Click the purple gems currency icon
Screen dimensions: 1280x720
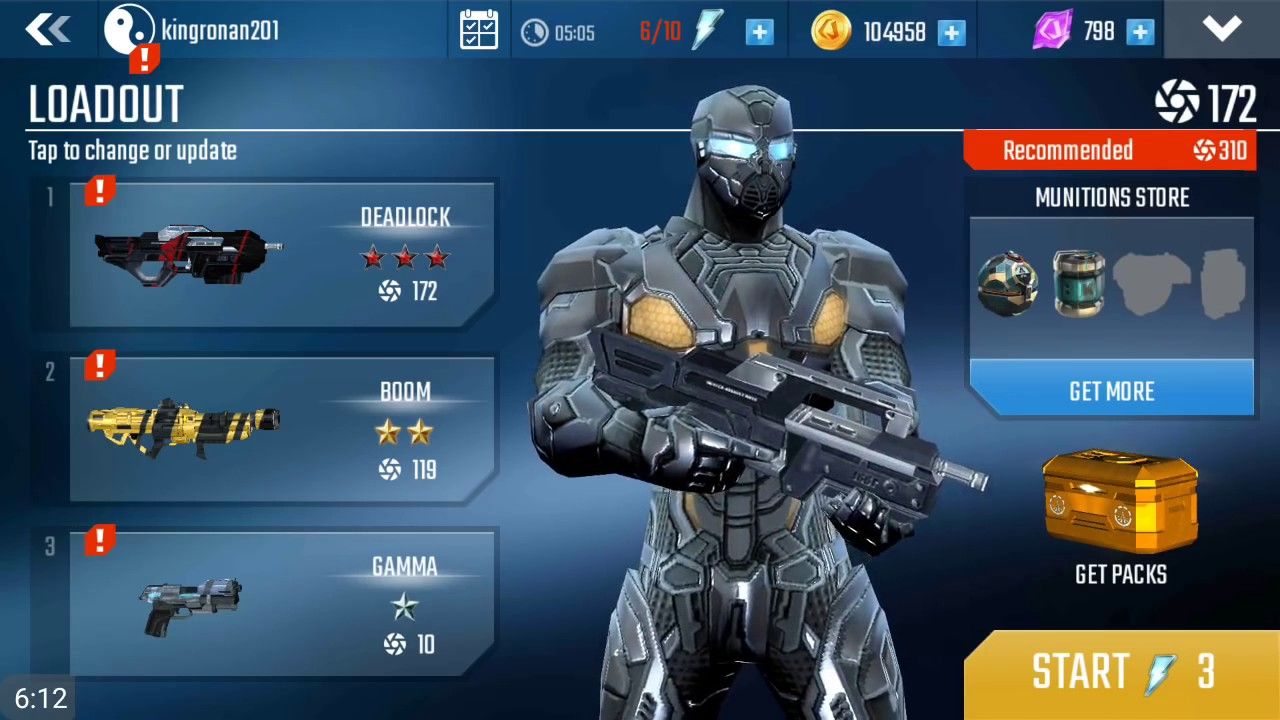[x=1052, y=29]
